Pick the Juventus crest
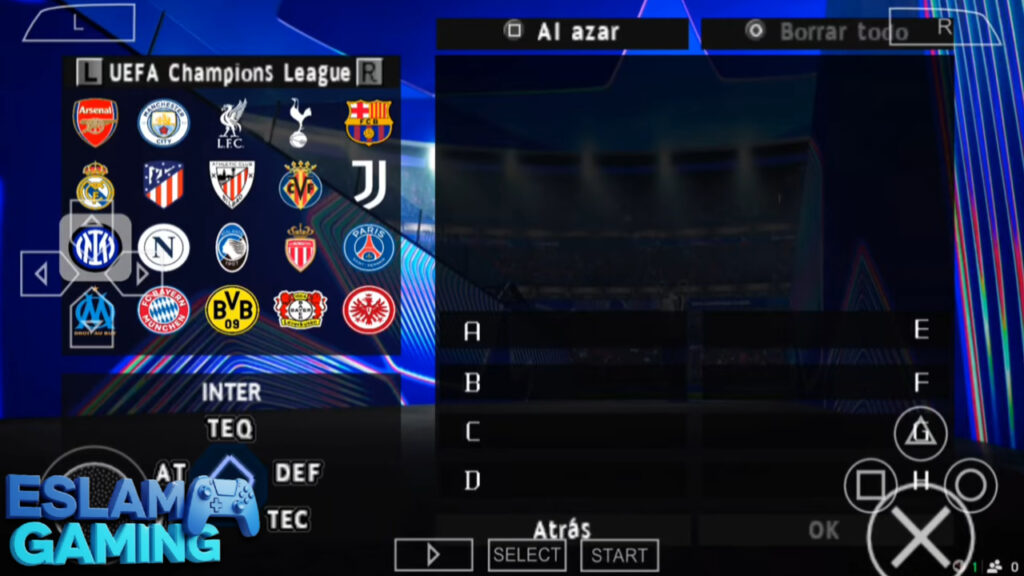The width and height of the screenshot is (1024, 576). click(368, 185)
